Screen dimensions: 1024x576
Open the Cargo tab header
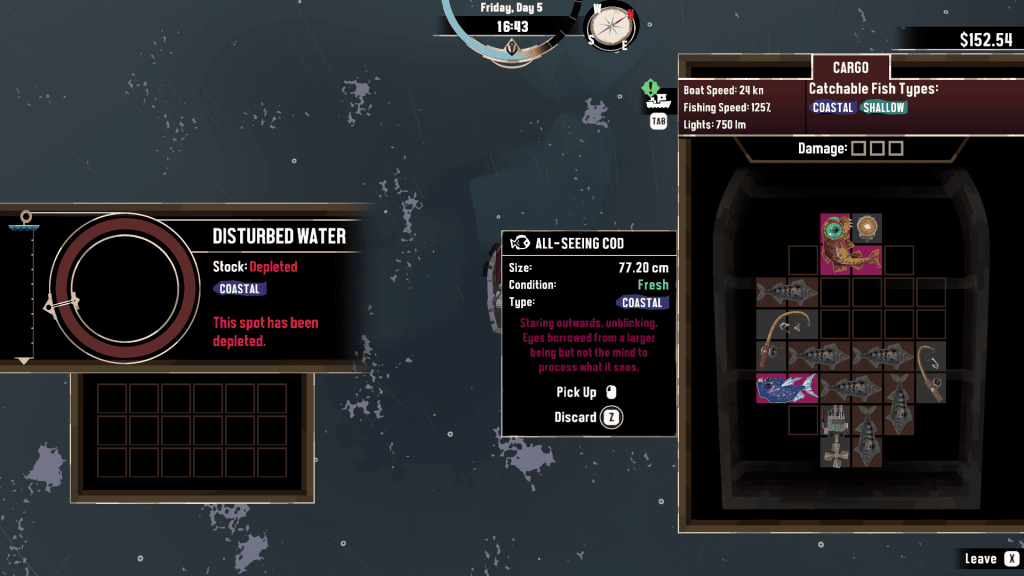851,67
